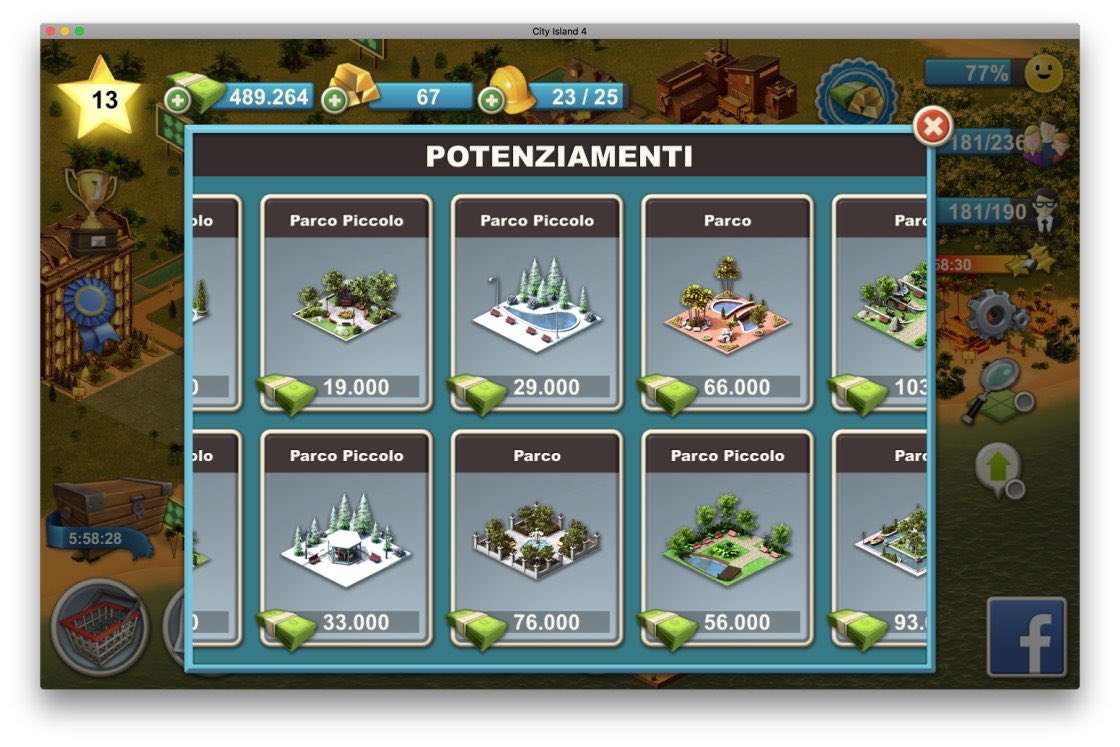Tap the plus next to the helmet
Image resolution: width=1120 pixels, height=747 pixels.
point(491,100)
